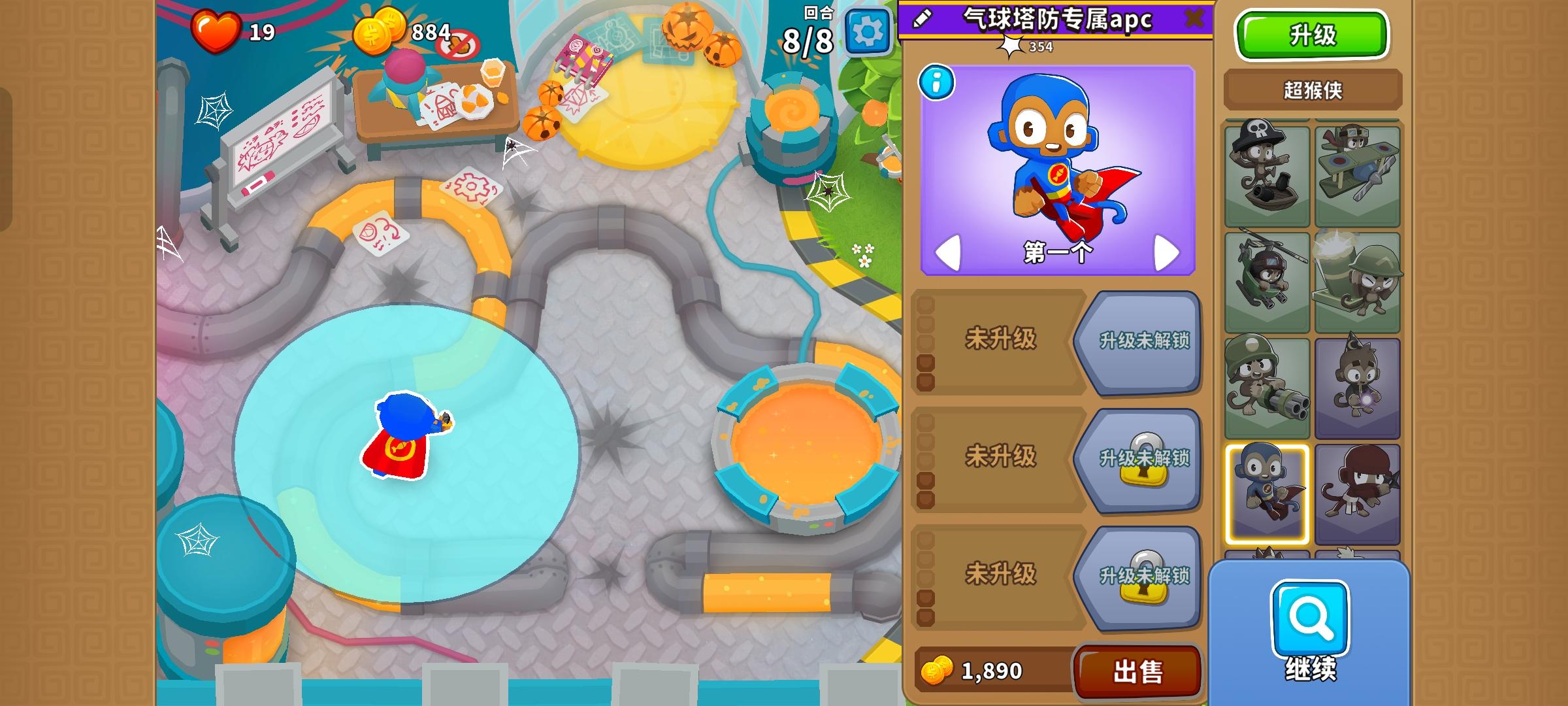
Task: Click the highlighted Super Monkey thumbnail
Action: [1267, 492]
